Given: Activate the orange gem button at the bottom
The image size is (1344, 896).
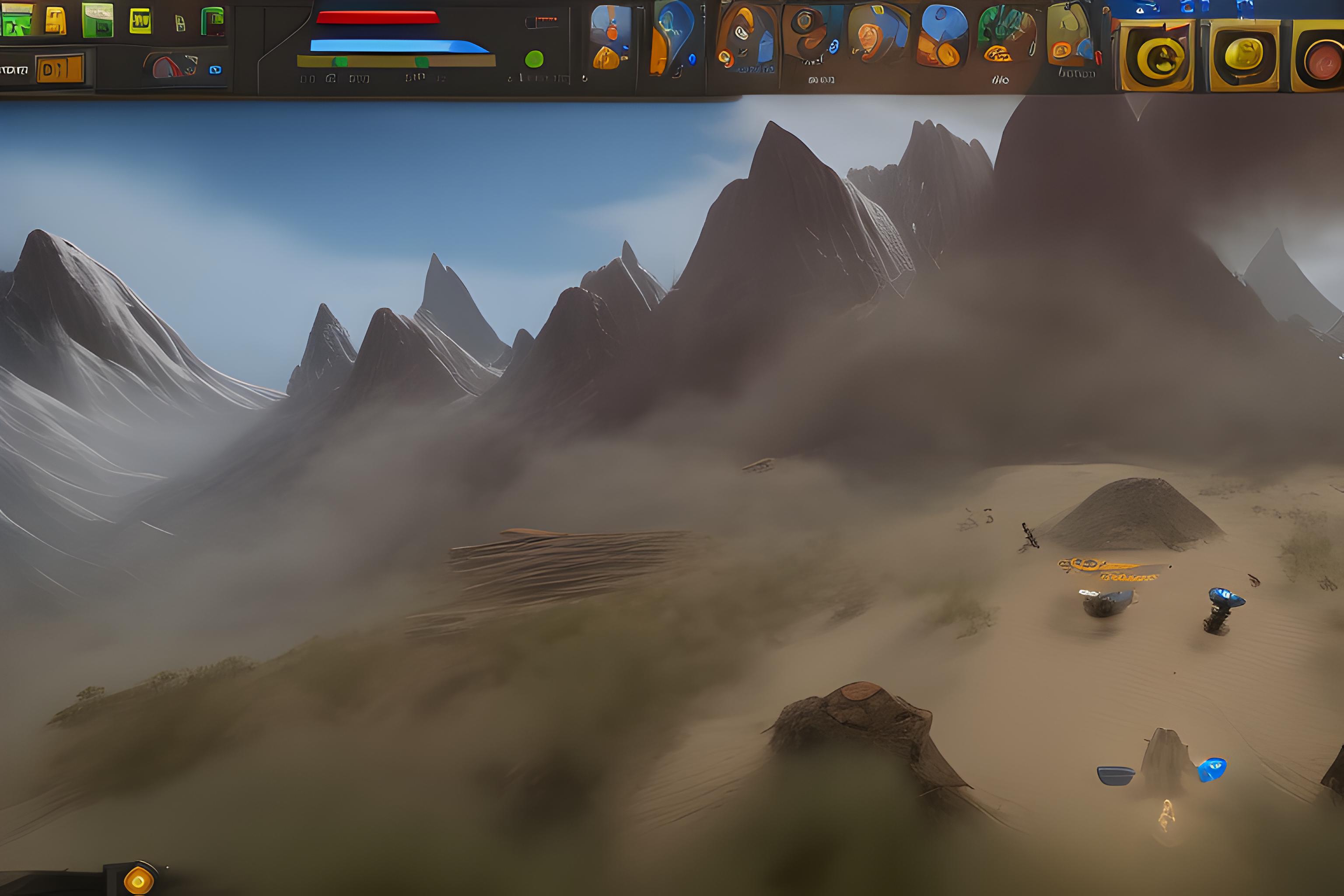Looking at the screenshot, I should click(x=138, y=880).
